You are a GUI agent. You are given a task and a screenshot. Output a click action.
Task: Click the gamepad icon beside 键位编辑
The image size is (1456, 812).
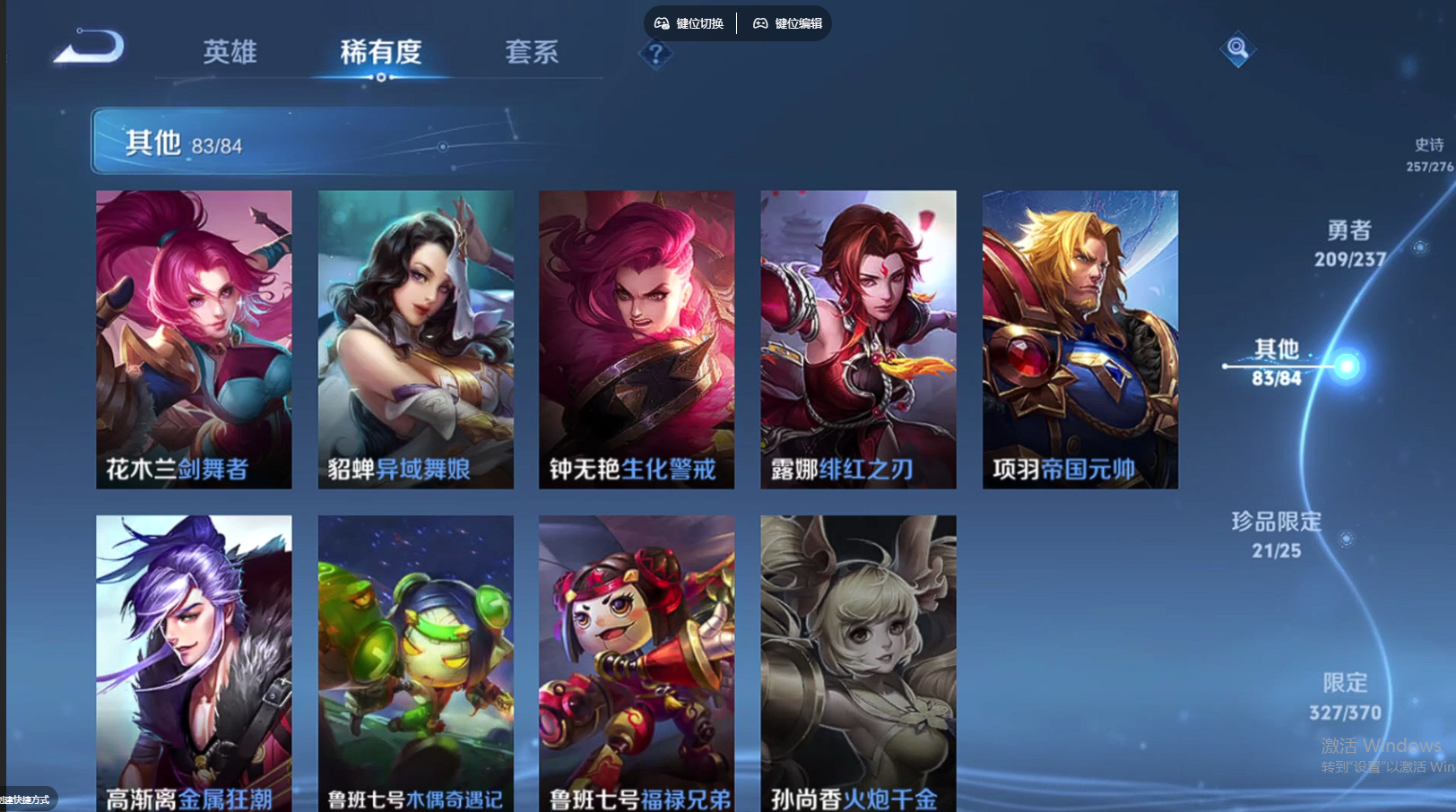pyautogui.click(x=759, y=24)
